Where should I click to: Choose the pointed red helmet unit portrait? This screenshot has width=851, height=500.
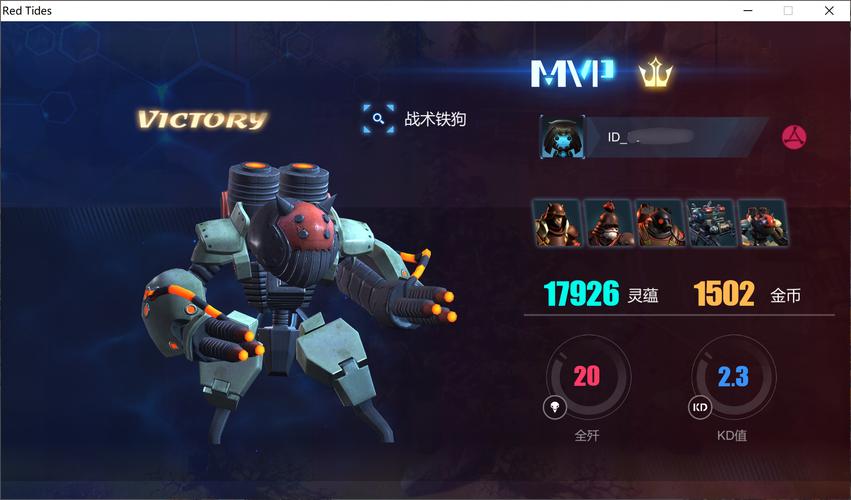608,223
